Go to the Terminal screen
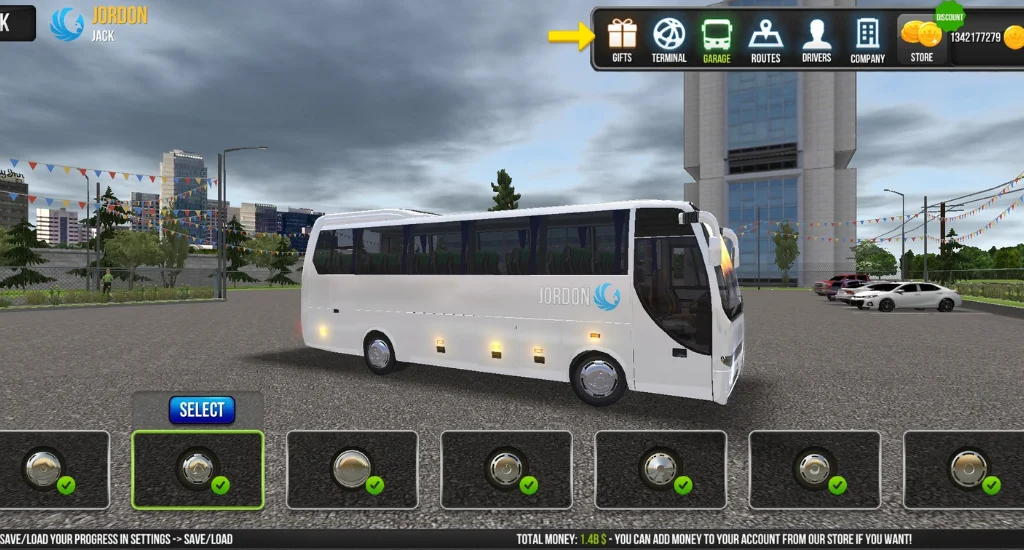 [x=669, y=40]
